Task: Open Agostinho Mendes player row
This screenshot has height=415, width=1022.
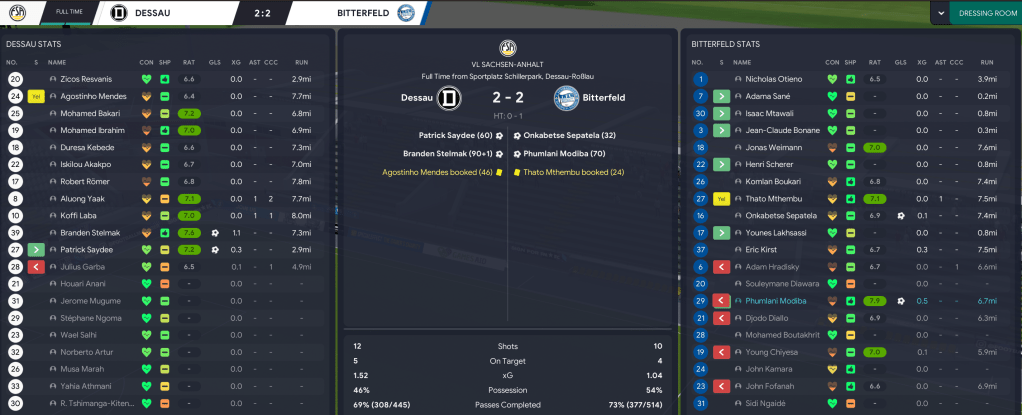Action: (91, 96)
